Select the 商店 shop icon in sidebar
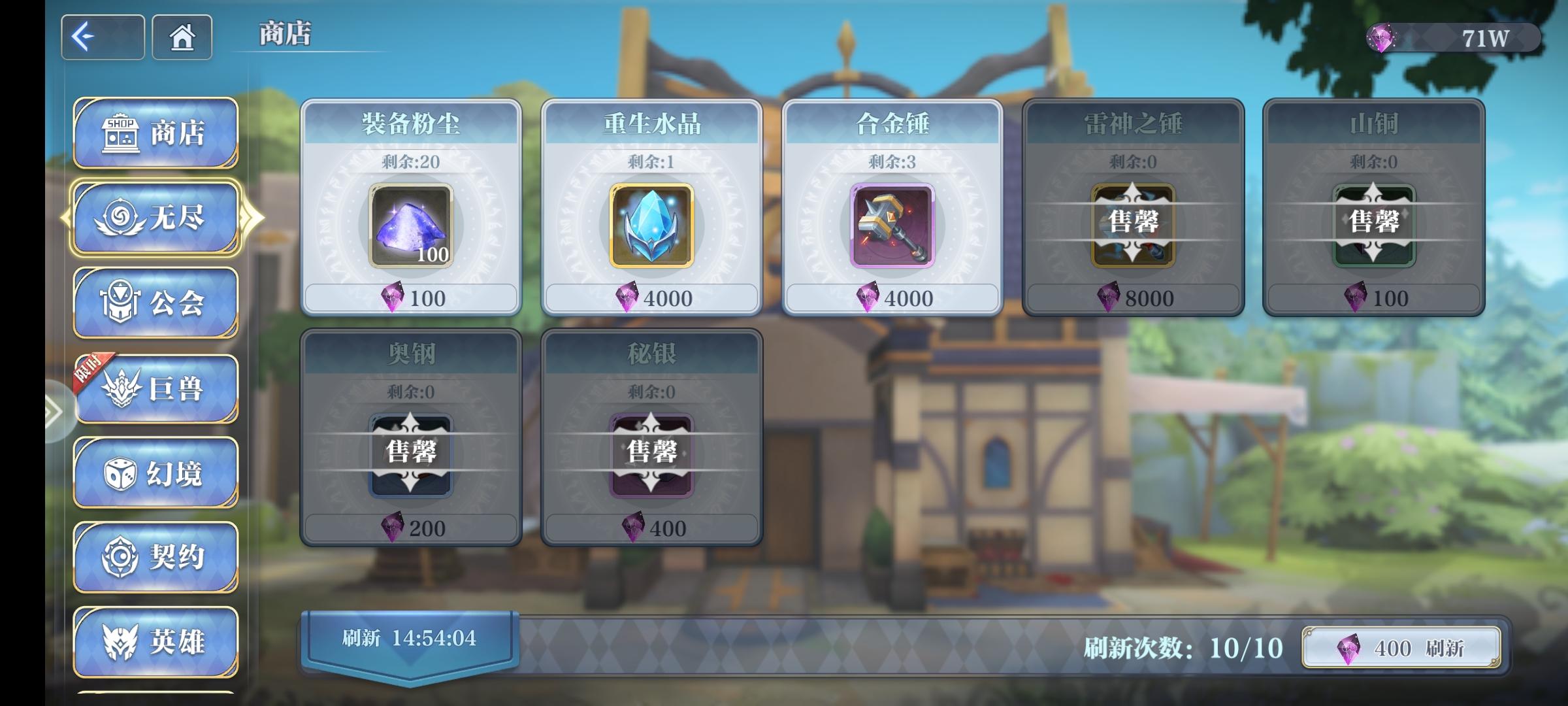This screenshot has width=1568, height=706. (121, 133)
